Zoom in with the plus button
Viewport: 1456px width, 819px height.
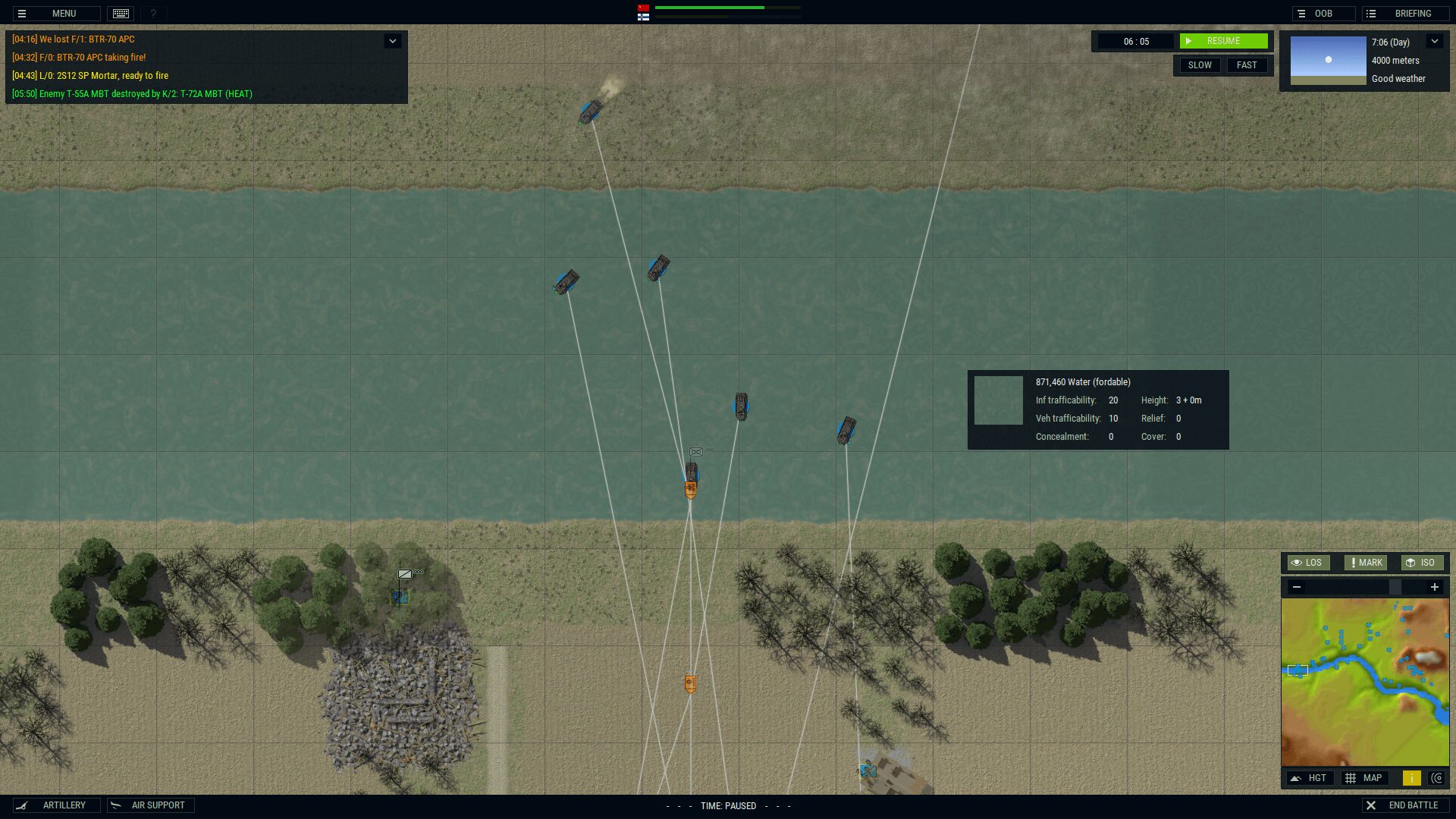1434,587
